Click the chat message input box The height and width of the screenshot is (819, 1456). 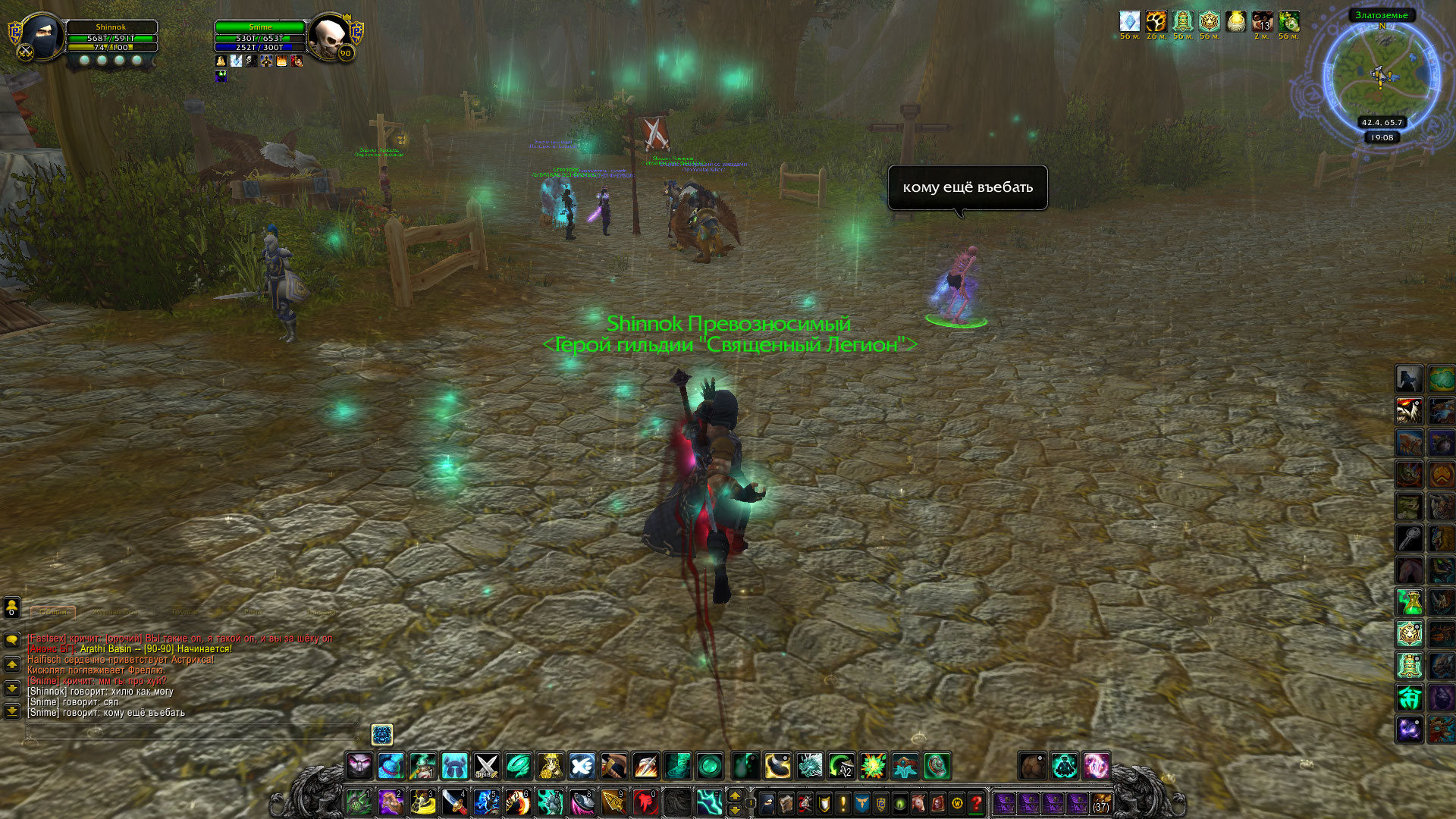click(x=190, y=732)
